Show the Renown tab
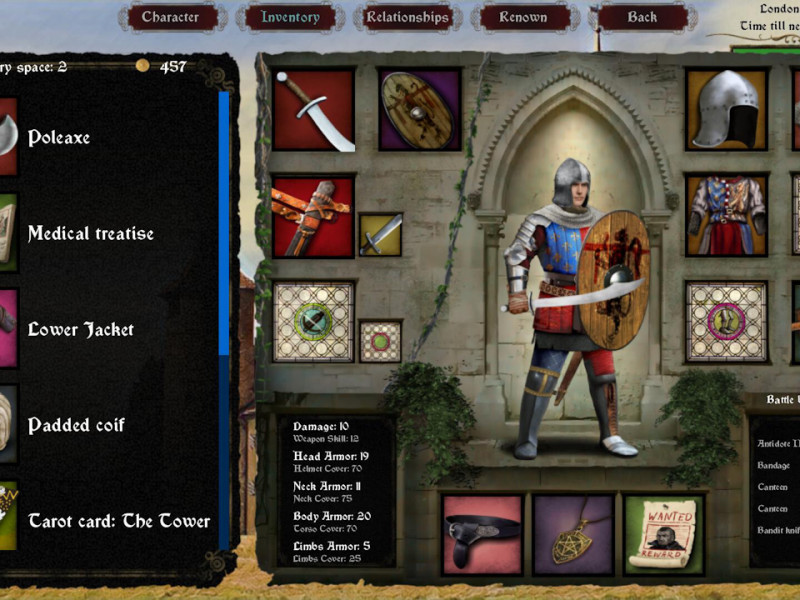Screen dimensions: 800x600 click(524, 17)
